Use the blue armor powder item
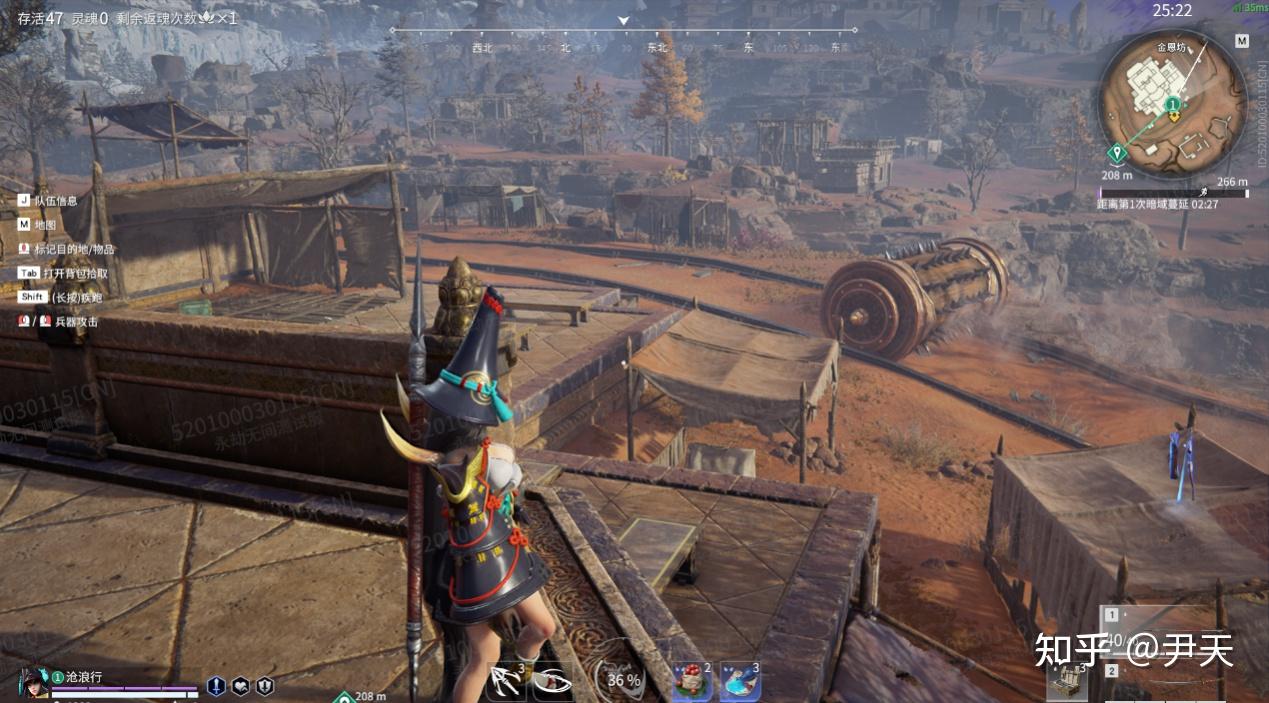 point(739,682)
